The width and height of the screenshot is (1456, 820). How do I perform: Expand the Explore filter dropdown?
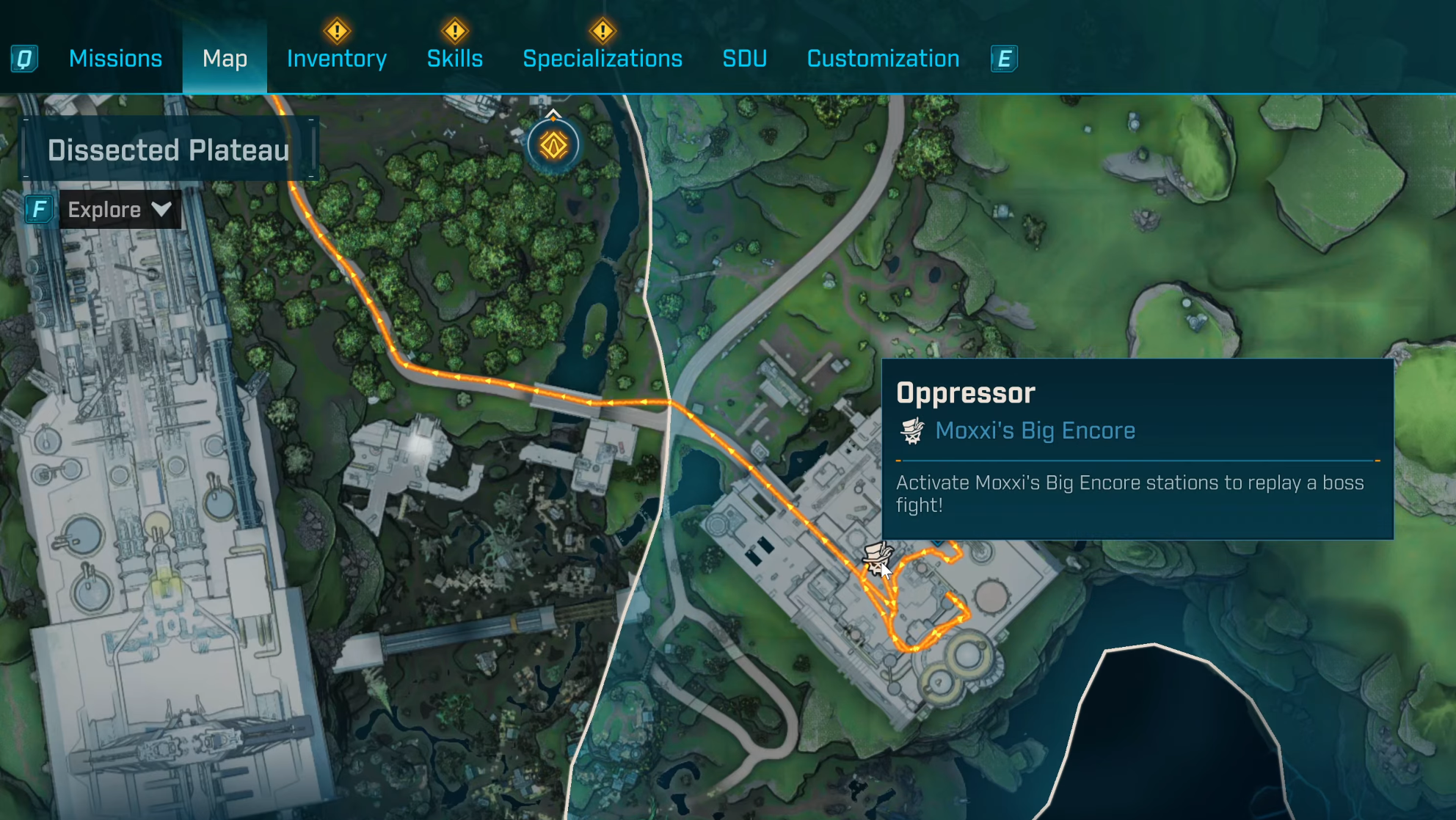tap(120, 210)
